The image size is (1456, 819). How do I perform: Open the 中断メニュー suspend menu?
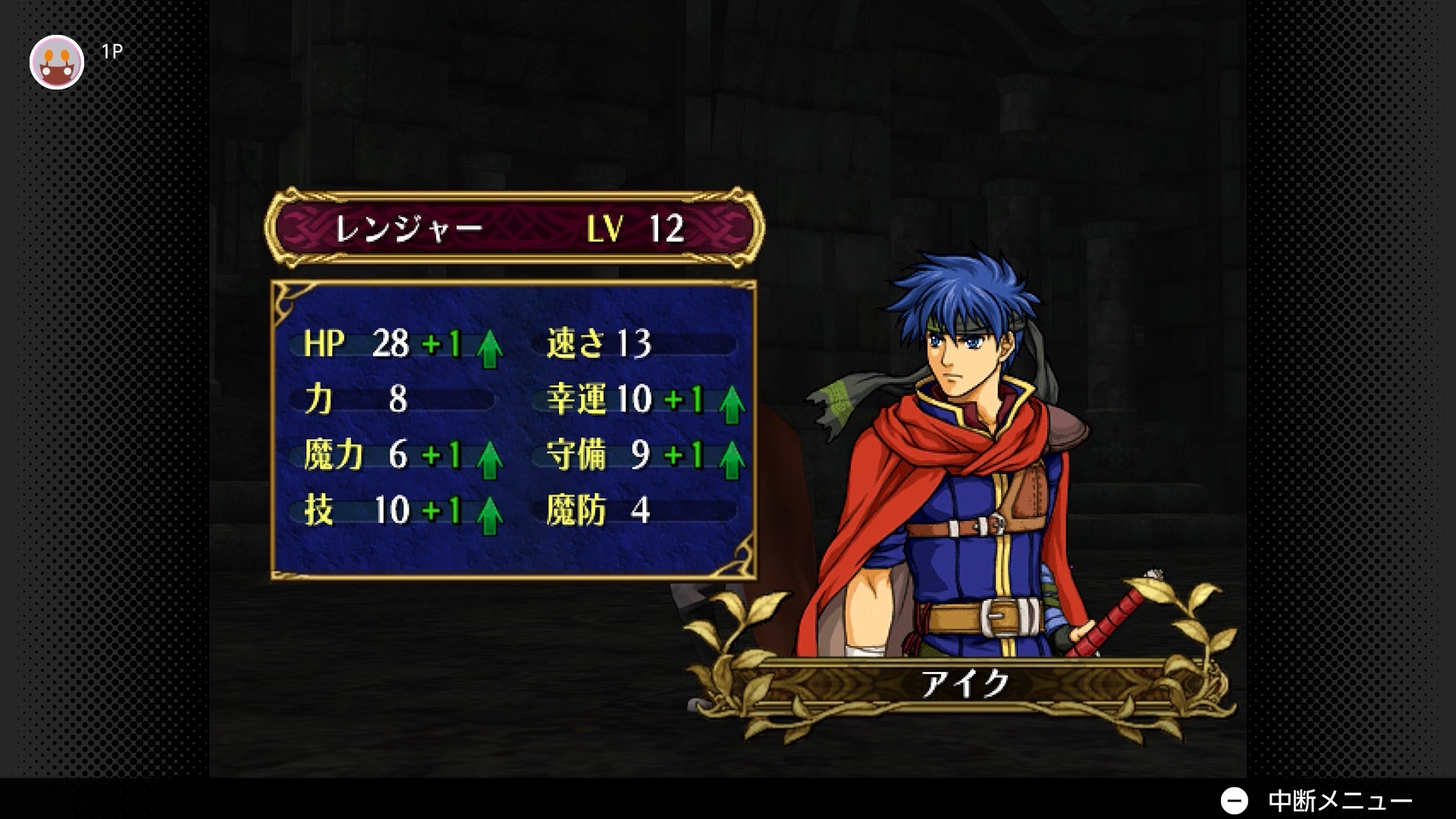tap(1316, 800)
